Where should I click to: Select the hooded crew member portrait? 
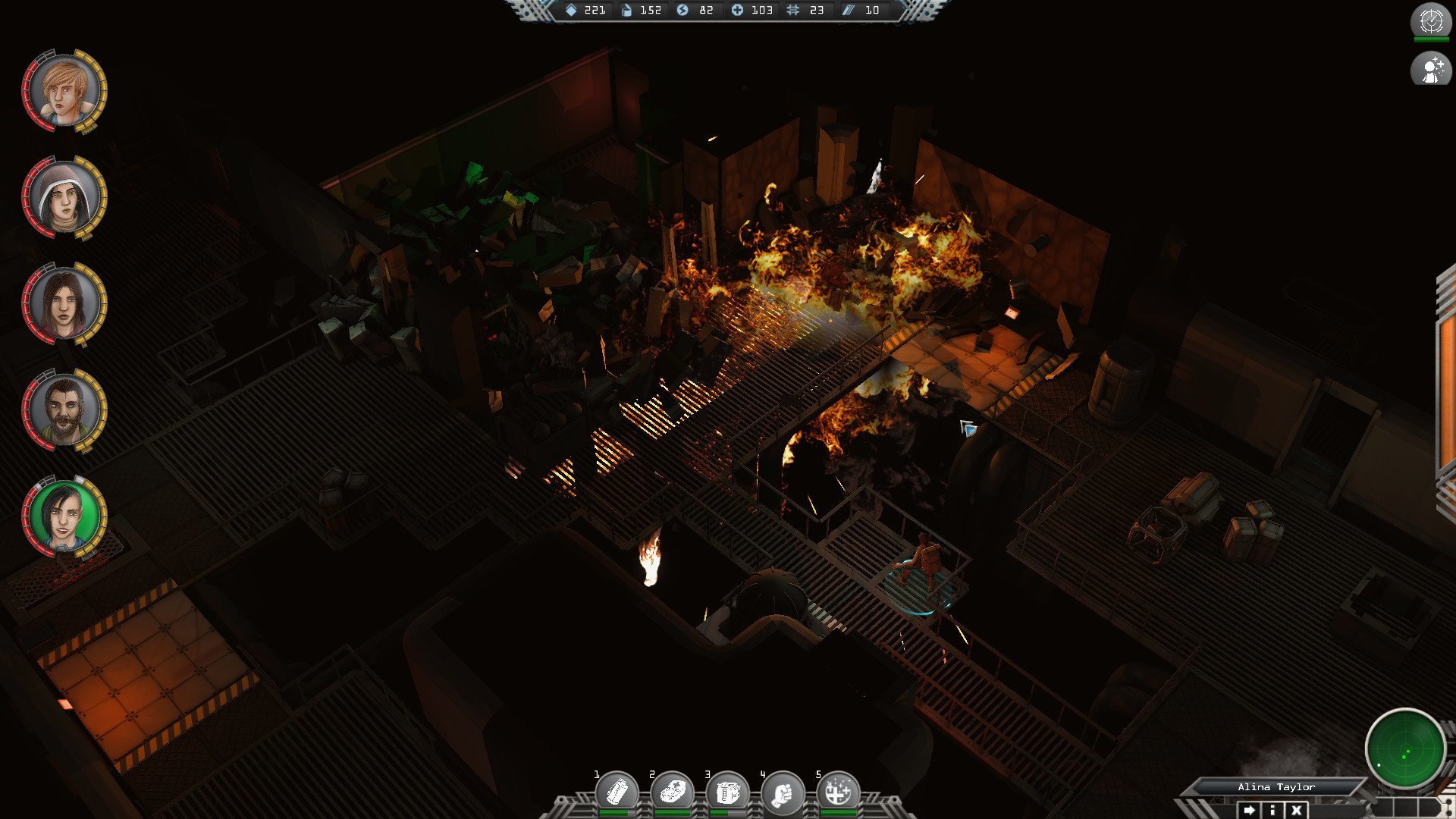click(x=64, y=198)
